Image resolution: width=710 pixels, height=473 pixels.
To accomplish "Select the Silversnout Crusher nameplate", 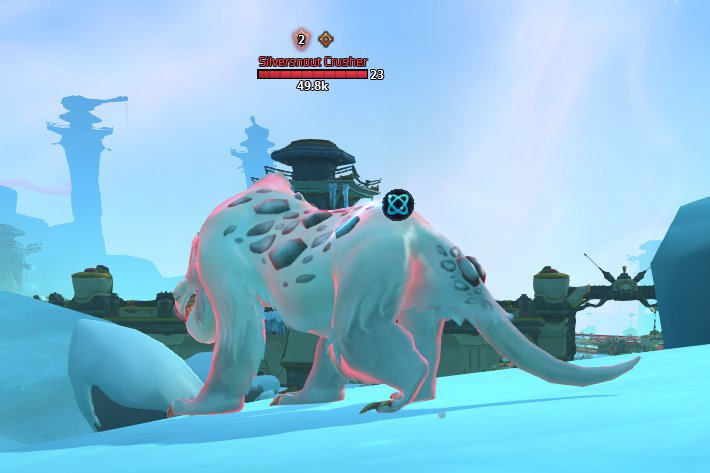I will 313,61.
